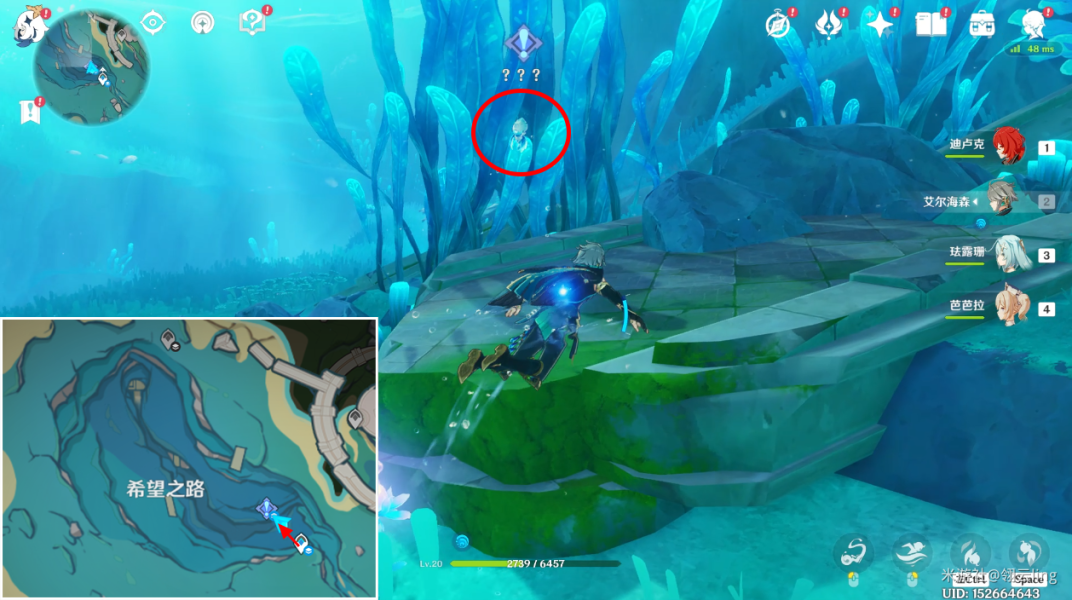This screenshot has height=600, width=1072.
Task: Activate the elemental sight eye icon
Action: 153,23
